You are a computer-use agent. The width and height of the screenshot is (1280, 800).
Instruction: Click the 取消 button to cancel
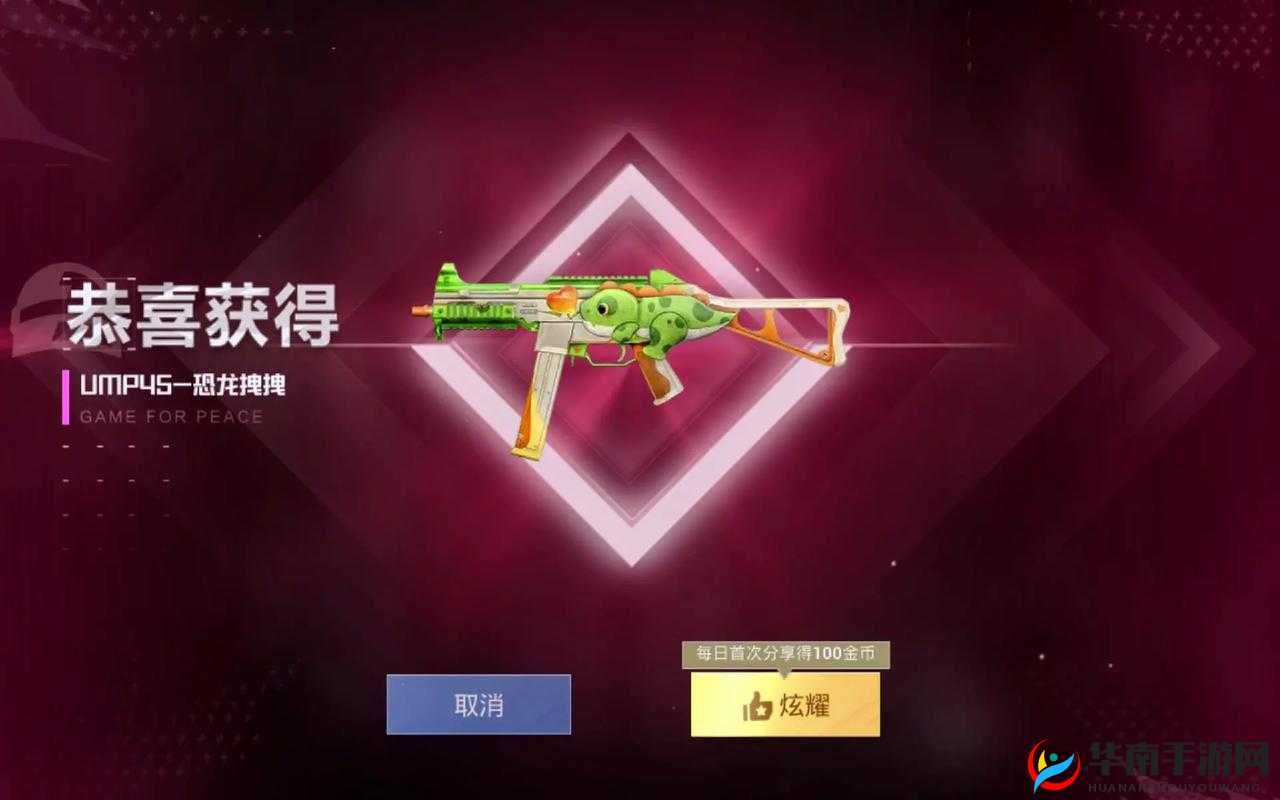pos(478,704)
